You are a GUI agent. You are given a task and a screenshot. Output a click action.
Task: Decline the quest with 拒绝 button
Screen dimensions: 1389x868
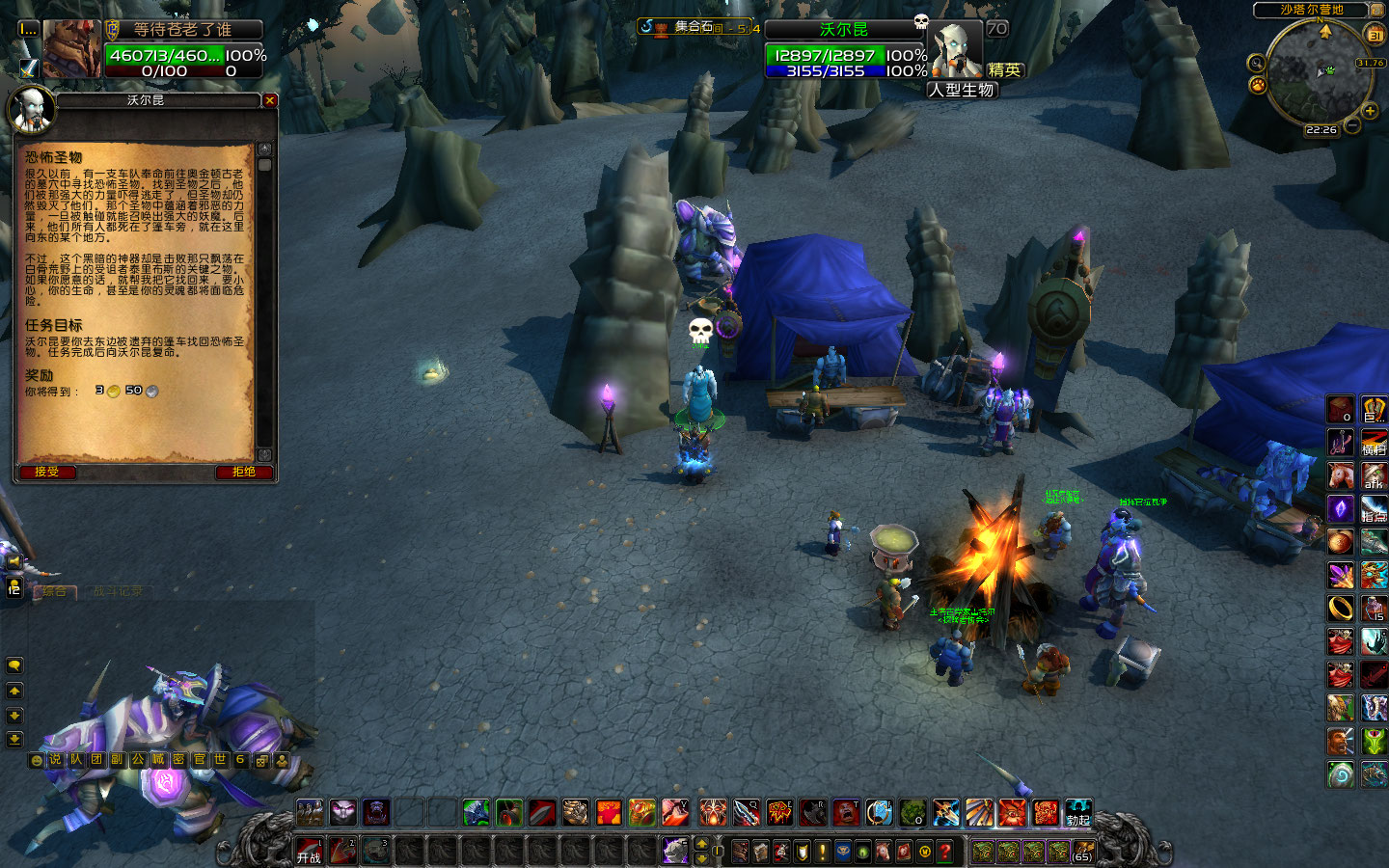243,472
